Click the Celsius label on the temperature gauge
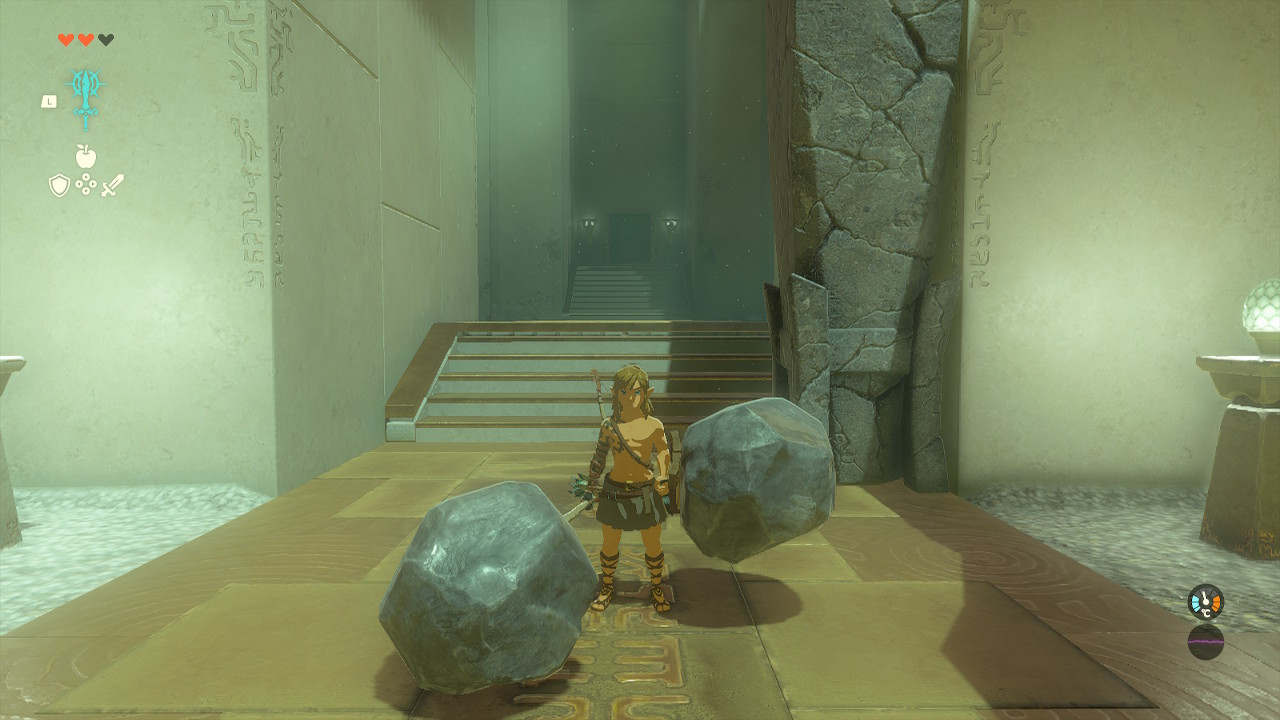Viewport: 1280px width, 720px height. click(x=1206, y=613)
